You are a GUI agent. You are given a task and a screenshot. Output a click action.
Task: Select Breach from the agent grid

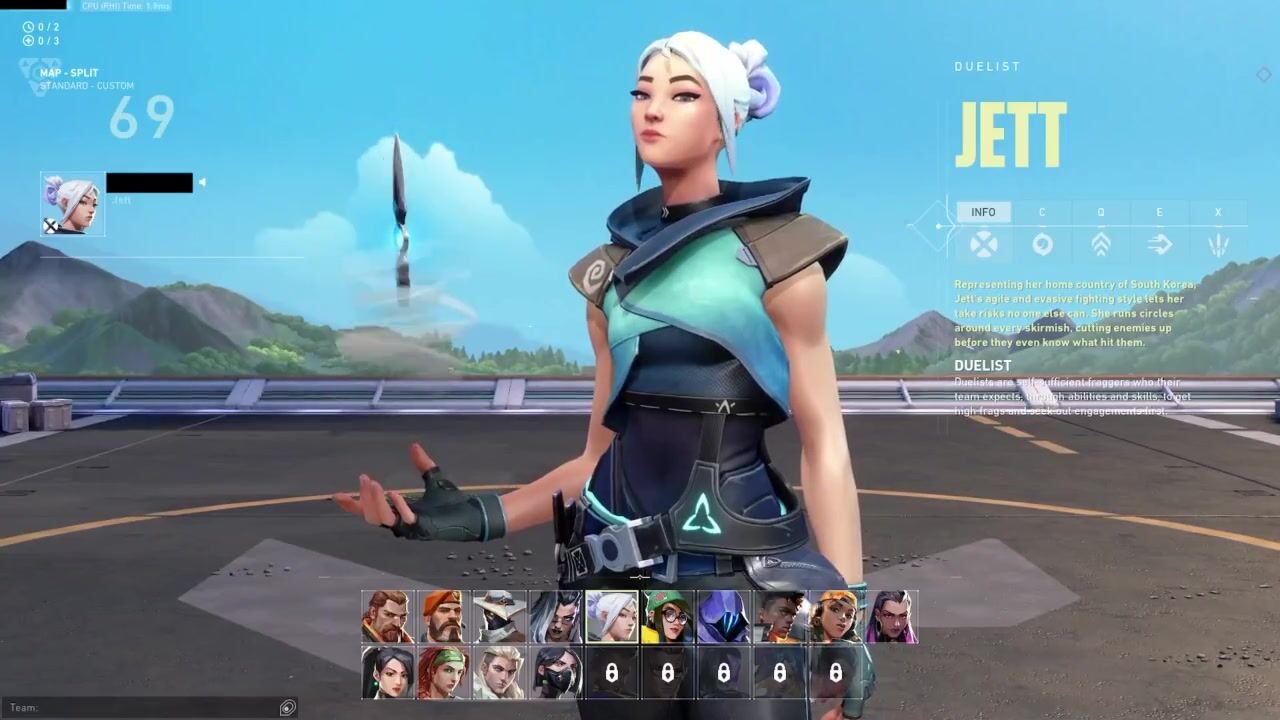coord(387,616)
